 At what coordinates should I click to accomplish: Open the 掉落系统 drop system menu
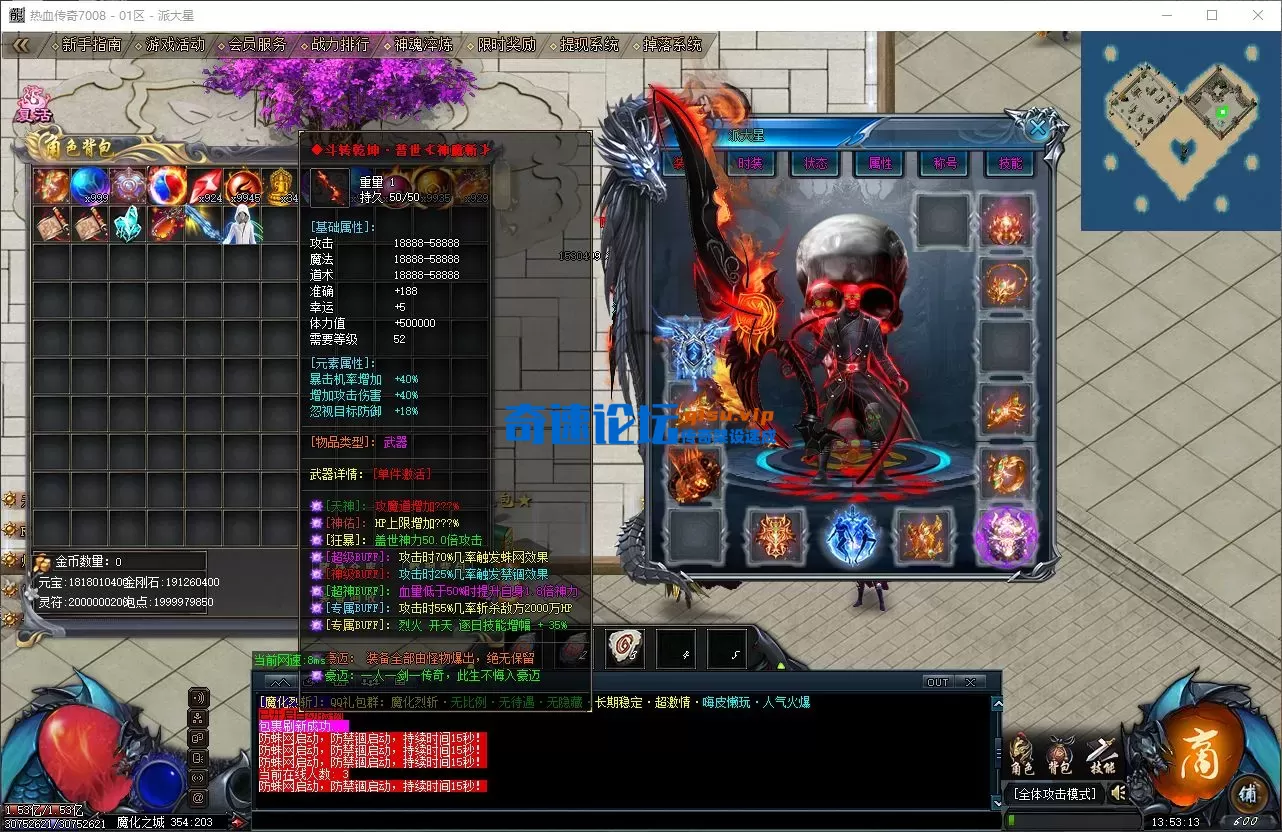[672, 45]
